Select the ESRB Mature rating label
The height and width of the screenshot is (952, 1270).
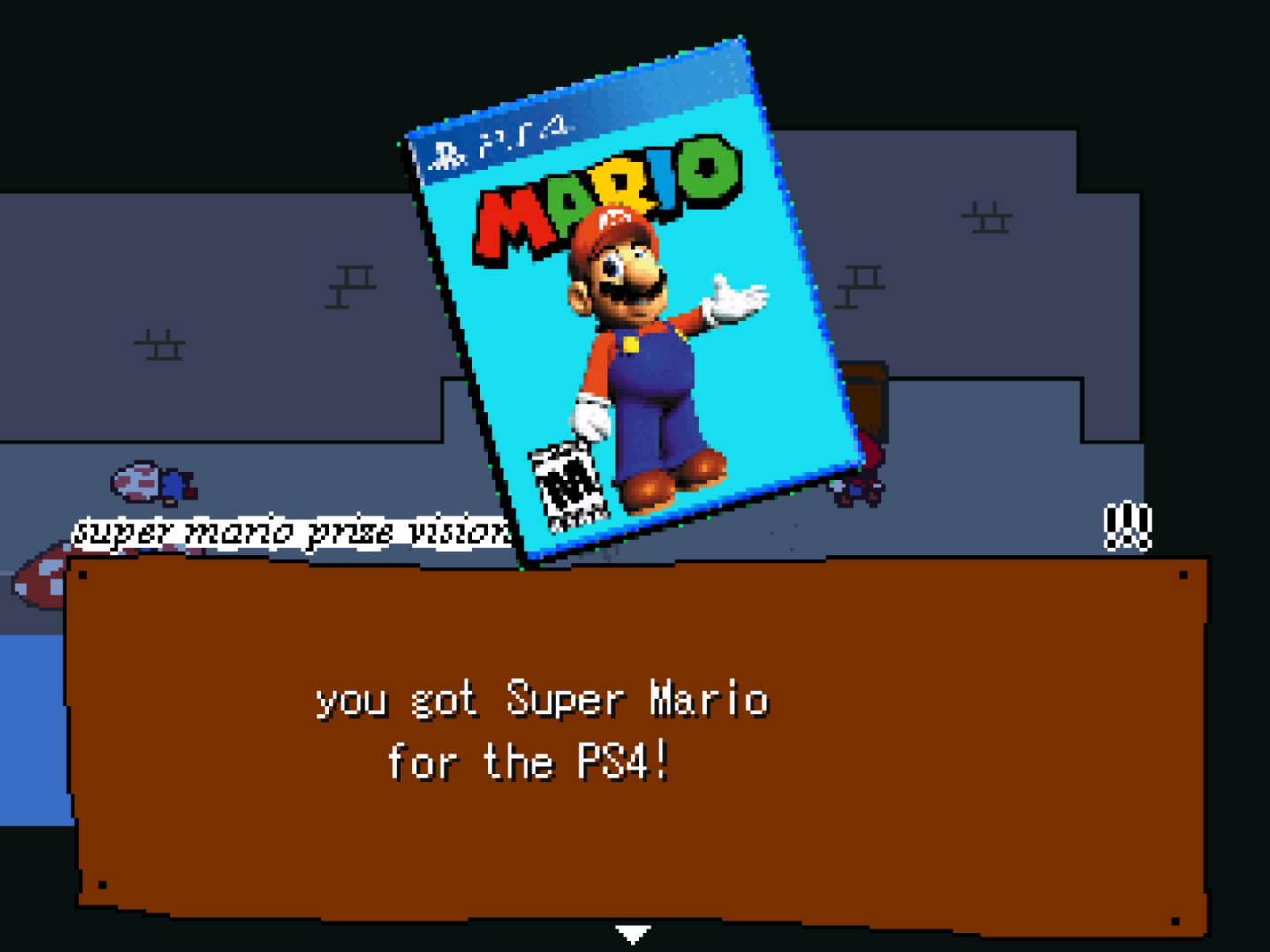click(x=565, y=486)
